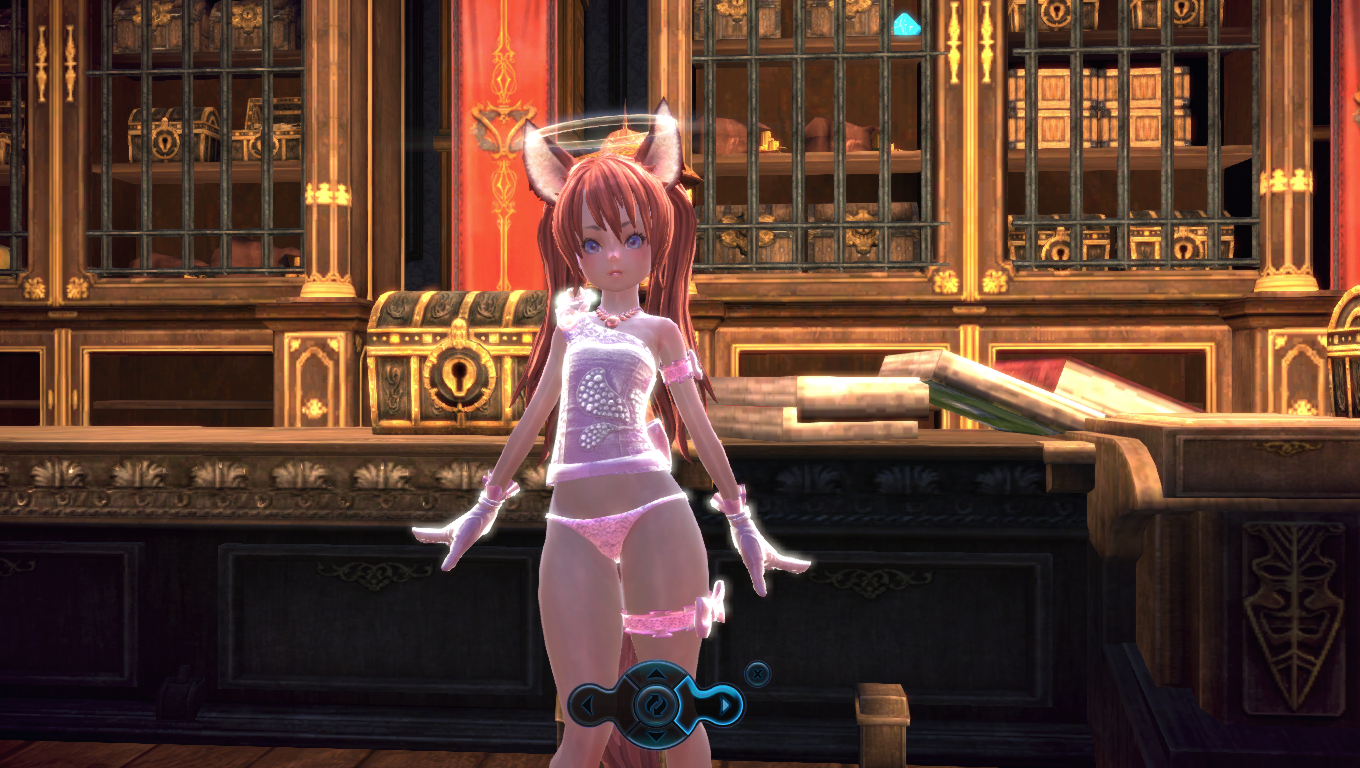
Task: Rotate the character preview left
Action: (587, 707)
